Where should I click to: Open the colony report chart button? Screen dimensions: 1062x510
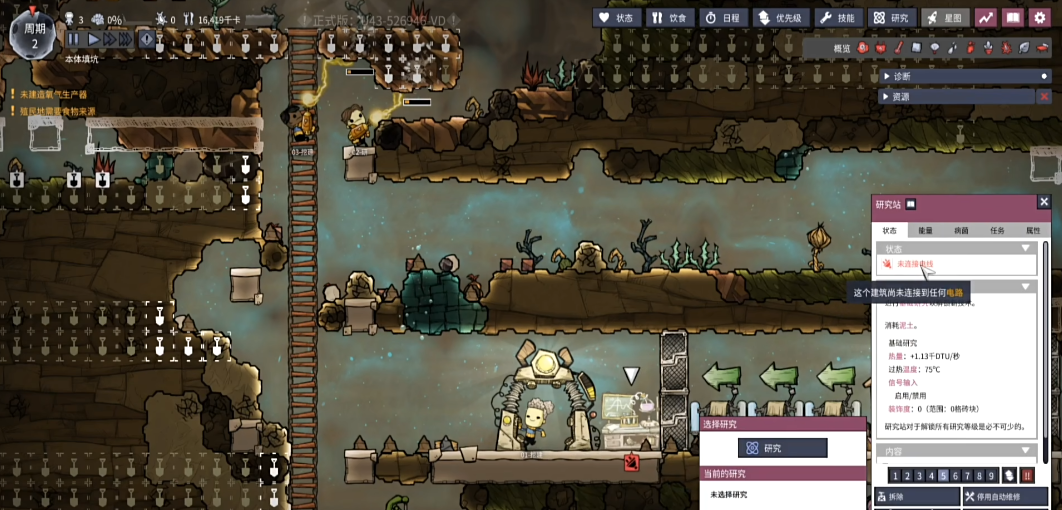coord(986,17)
